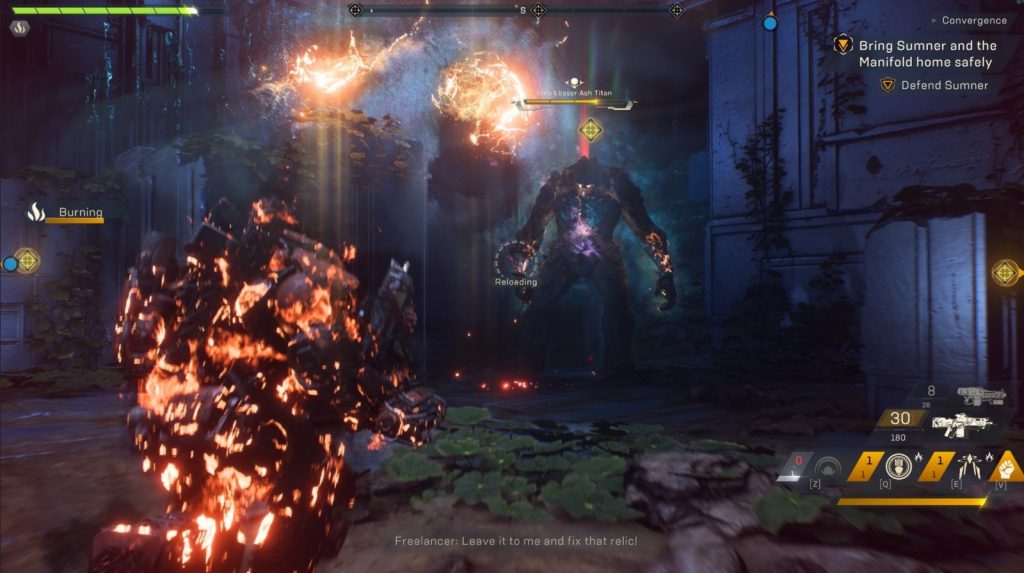Select the Defend Sumner sub-objective
Screen dimensions: 1024x573
coord(944,85)
